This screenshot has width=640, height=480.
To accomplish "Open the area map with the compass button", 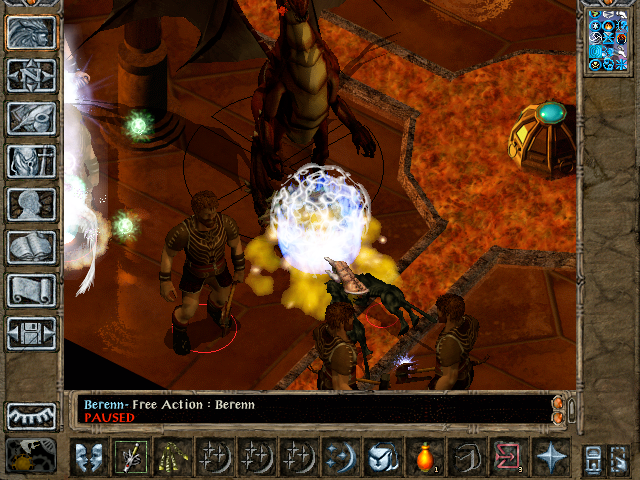I will (x=31, y=75).
